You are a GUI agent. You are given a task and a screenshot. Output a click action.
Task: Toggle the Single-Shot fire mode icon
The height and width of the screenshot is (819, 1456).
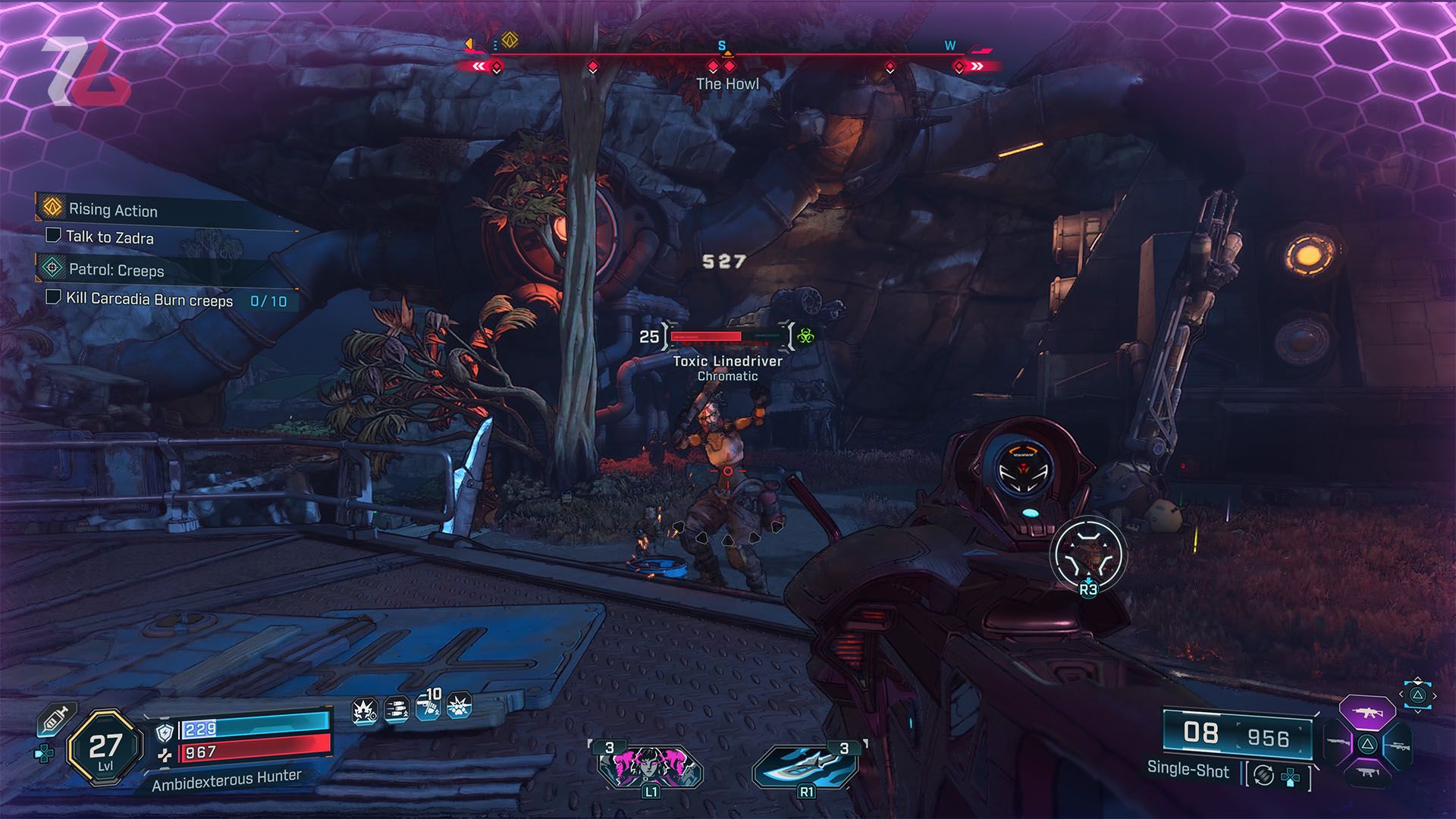1263,775
